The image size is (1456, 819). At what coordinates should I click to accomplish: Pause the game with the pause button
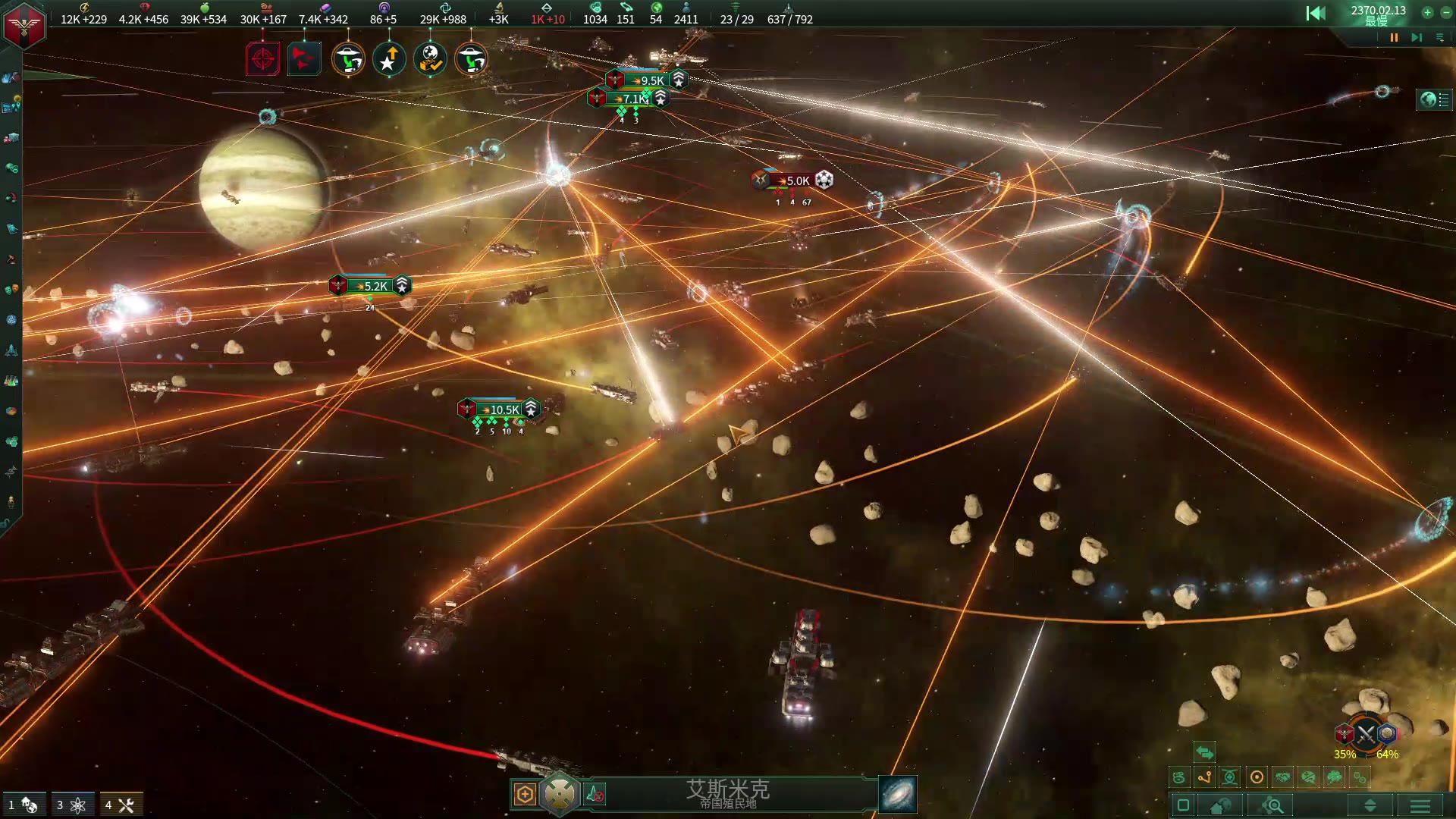[1394, 37]
